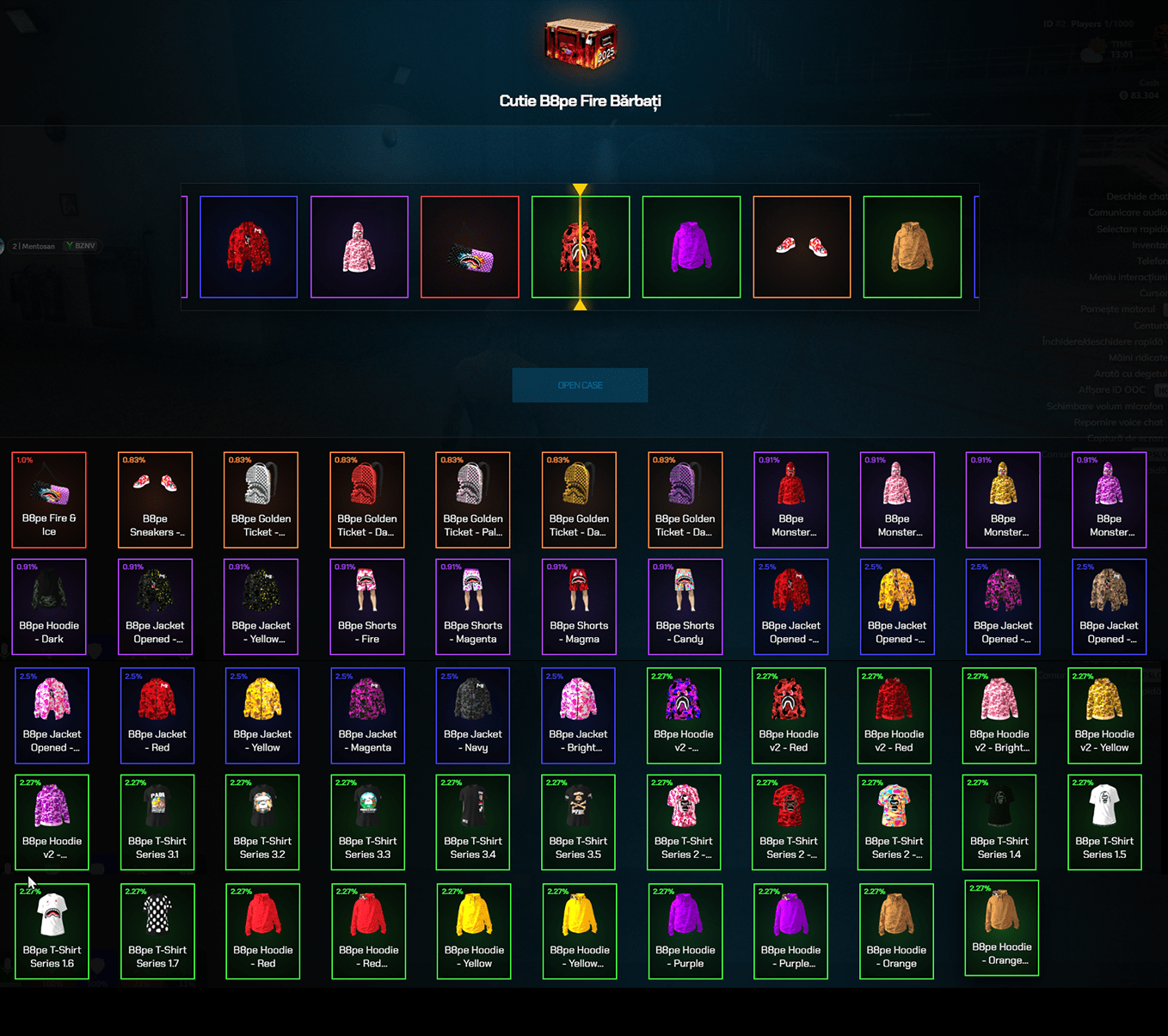Click the red B8pe jacket in the roulette strip

tap(249, 247)
